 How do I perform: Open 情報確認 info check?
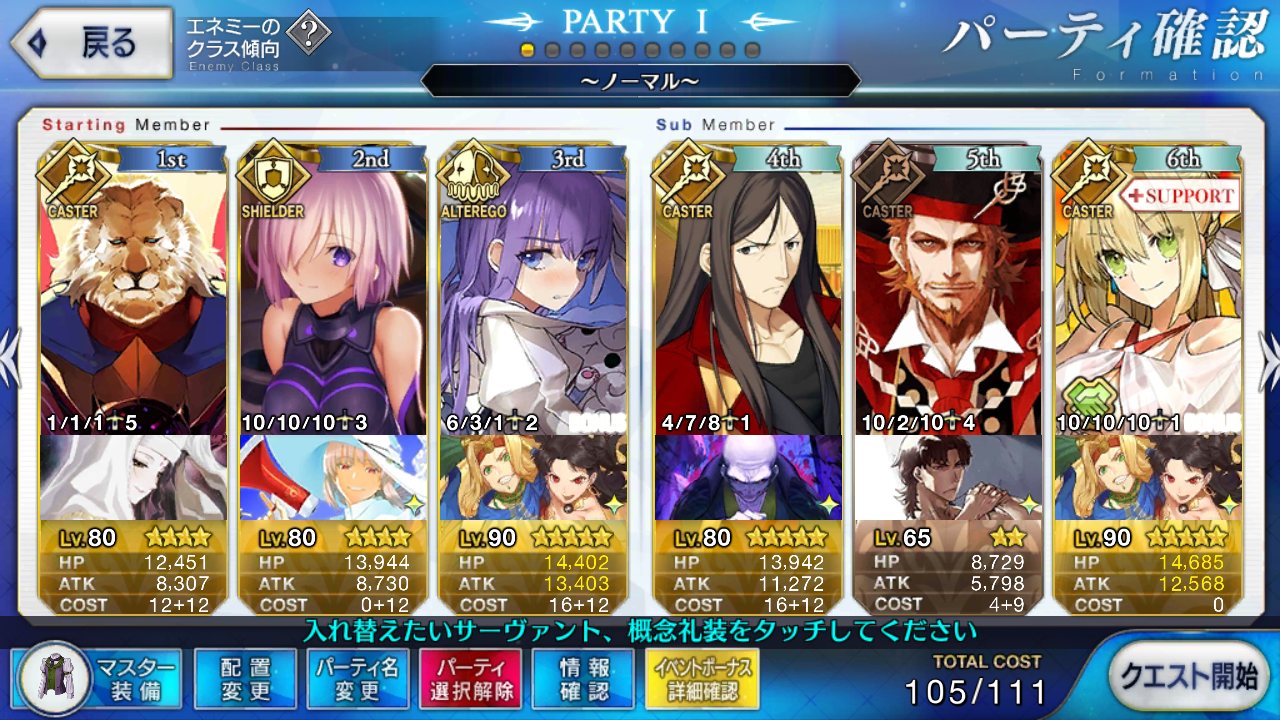click(581, 678)
